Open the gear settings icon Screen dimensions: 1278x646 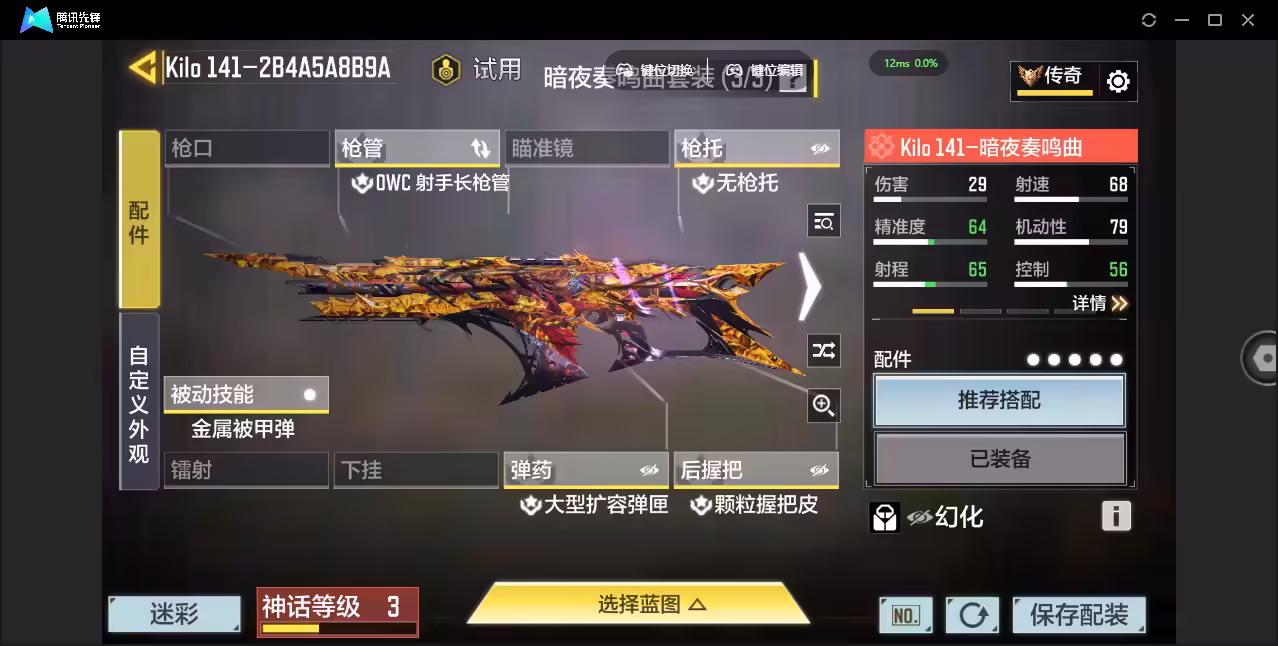point(1118,81)
